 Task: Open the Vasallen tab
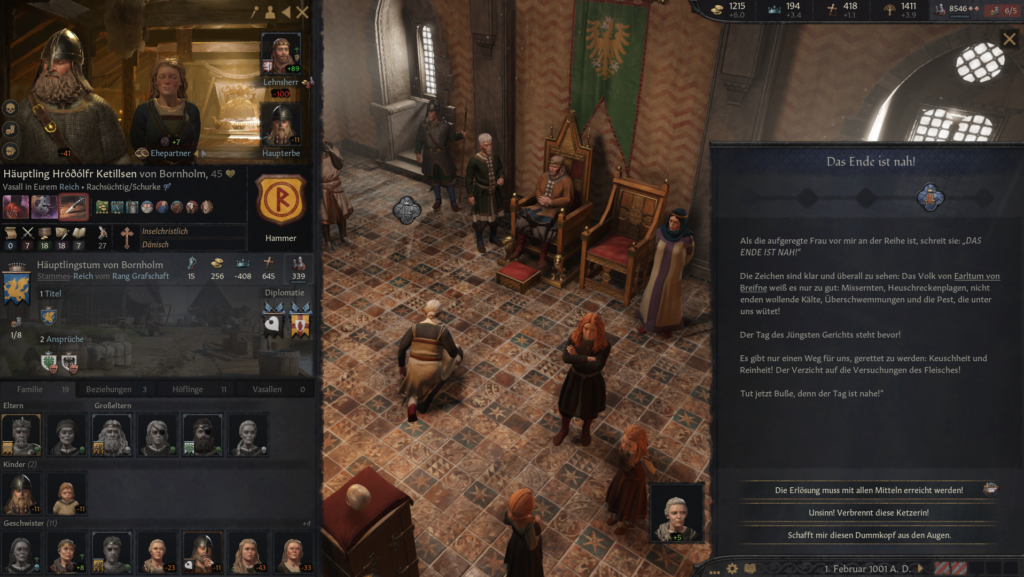272,389
